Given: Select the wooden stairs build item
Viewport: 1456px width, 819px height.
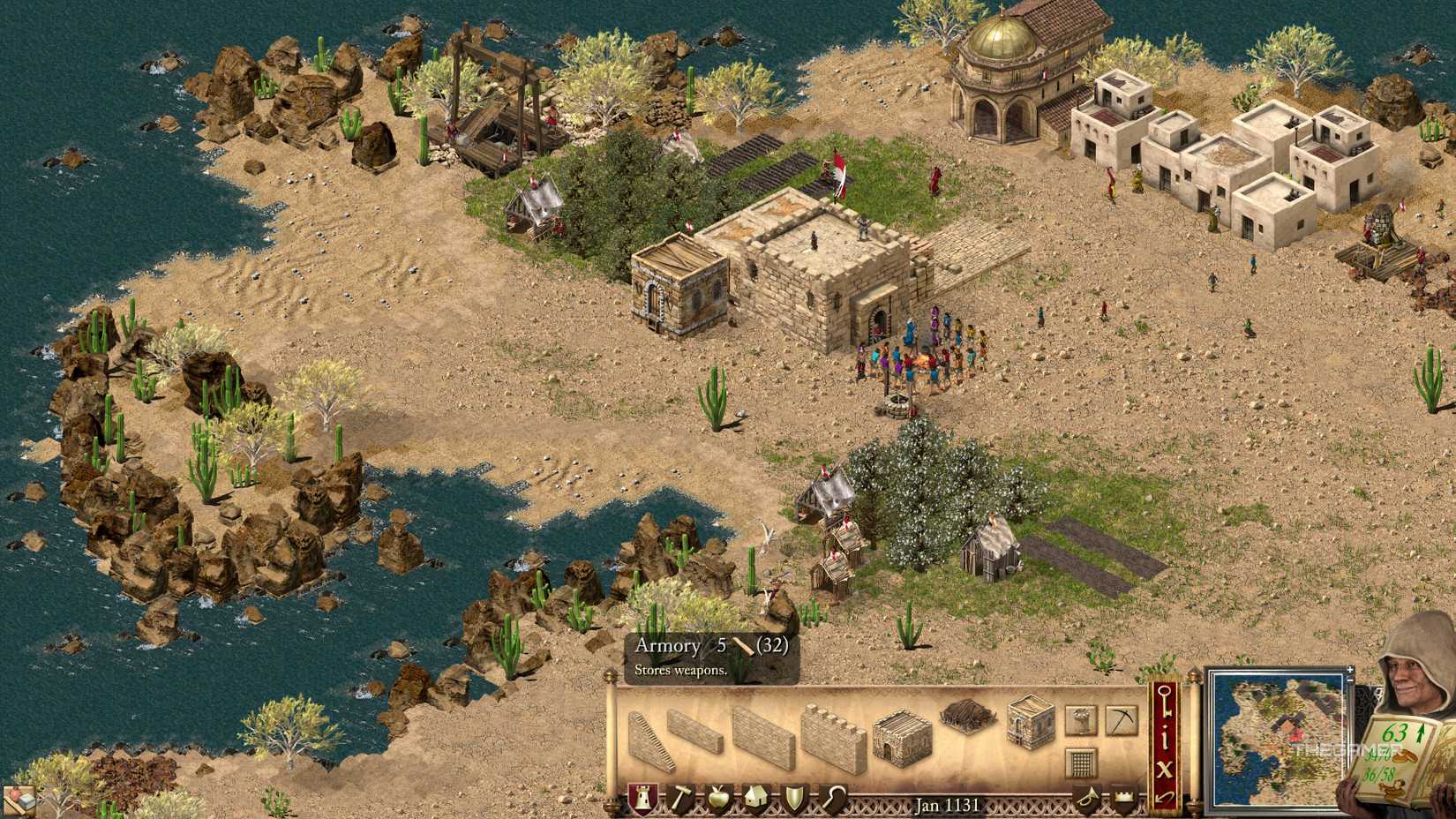Looking at the screenshot, I should point(651,737).
